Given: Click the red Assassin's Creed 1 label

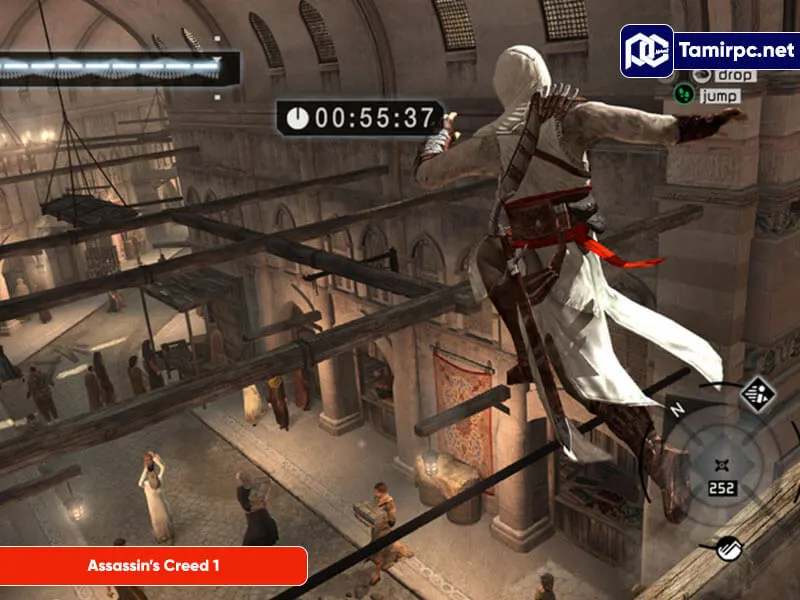Looking at the screenshot, I should 153,566.
